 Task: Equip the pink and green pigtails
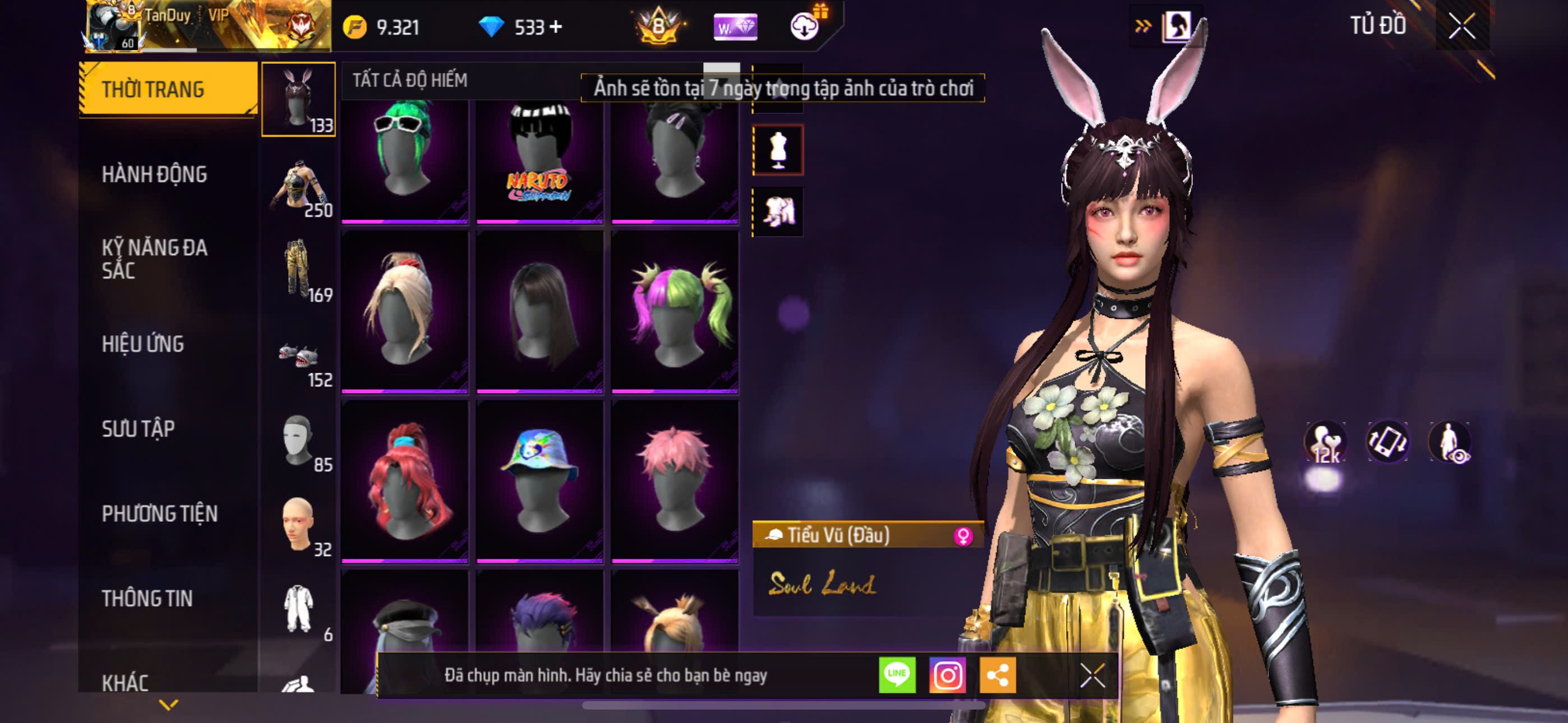click(x=675, y=310)
